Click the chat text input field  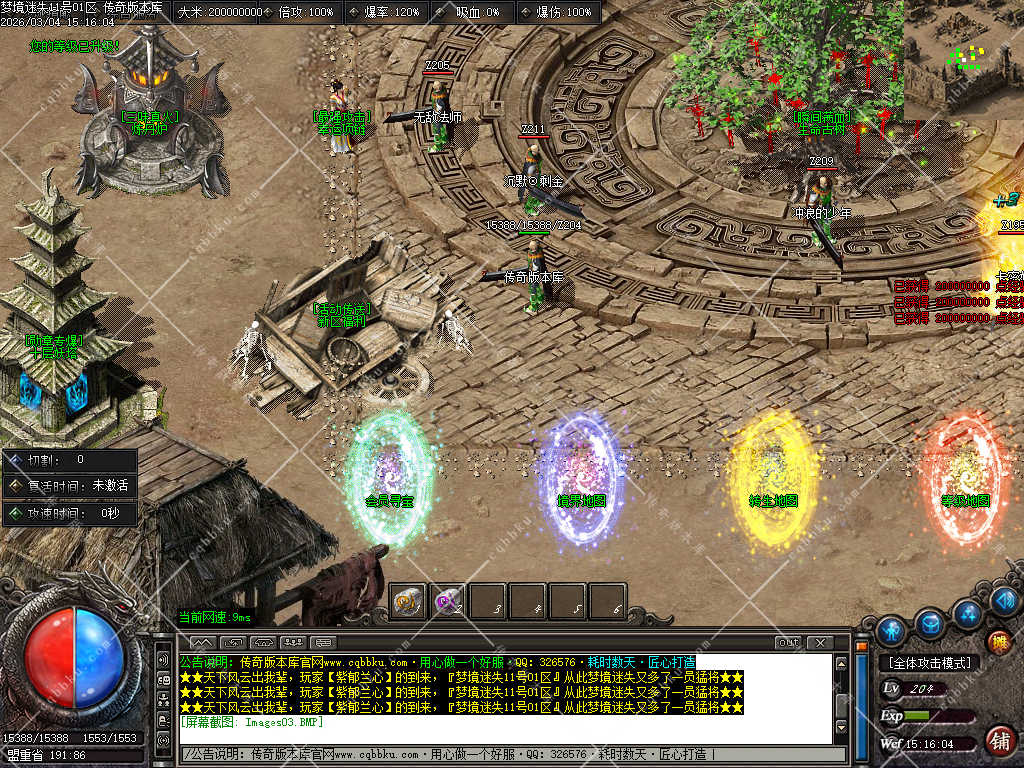click(510, 754)
